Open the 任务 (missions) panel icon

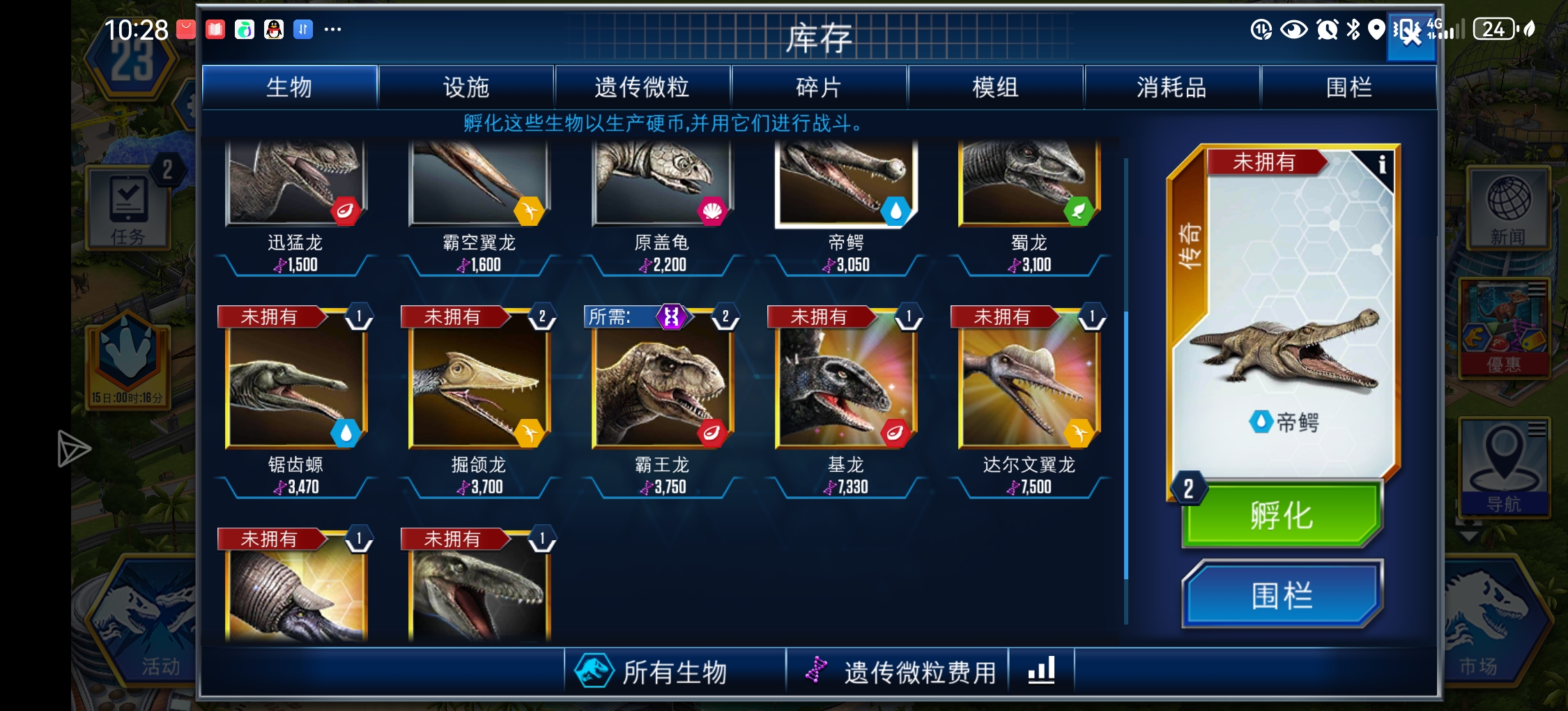130,208
